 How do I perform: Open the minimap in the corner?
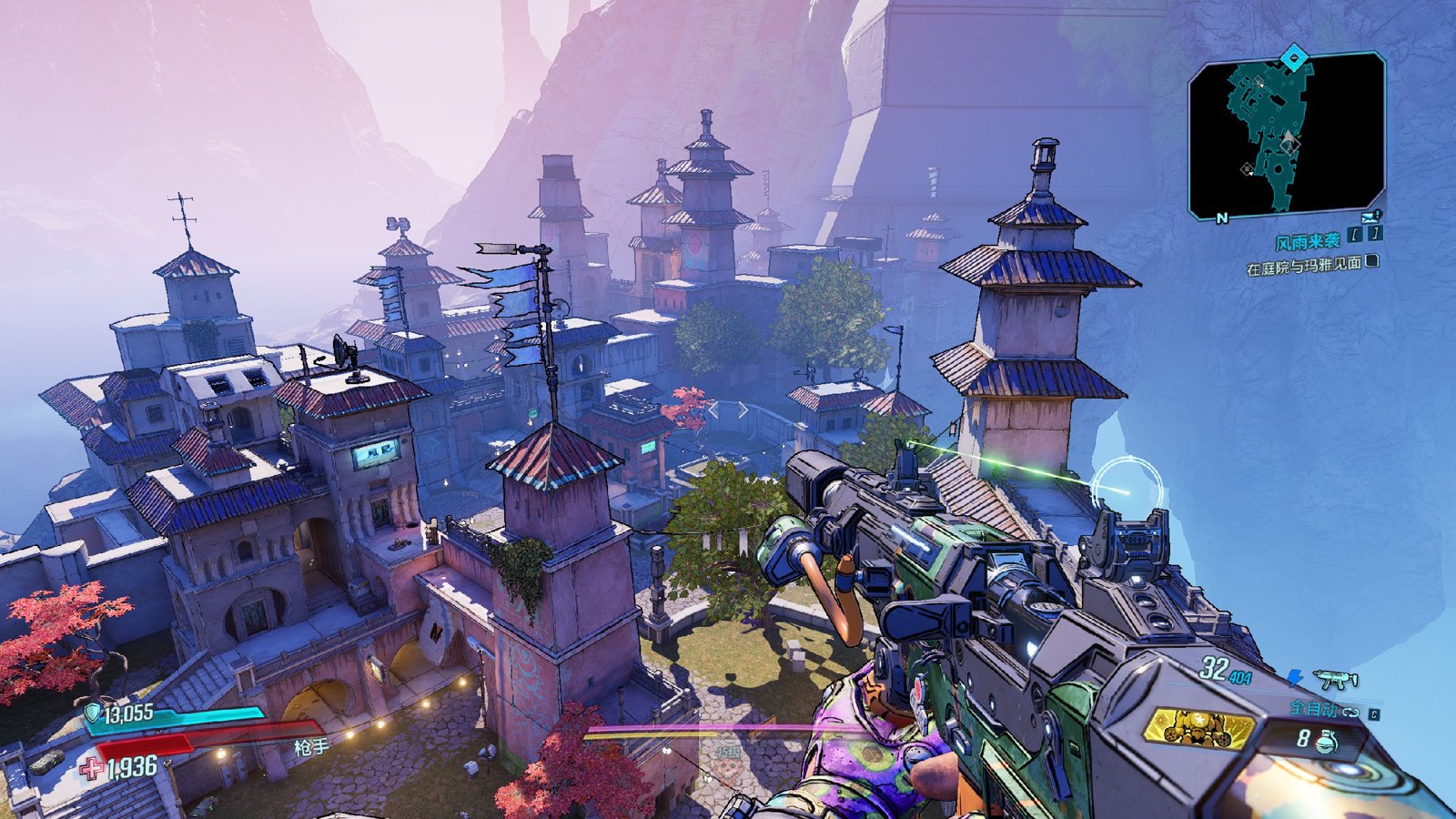click(1286, 136)
